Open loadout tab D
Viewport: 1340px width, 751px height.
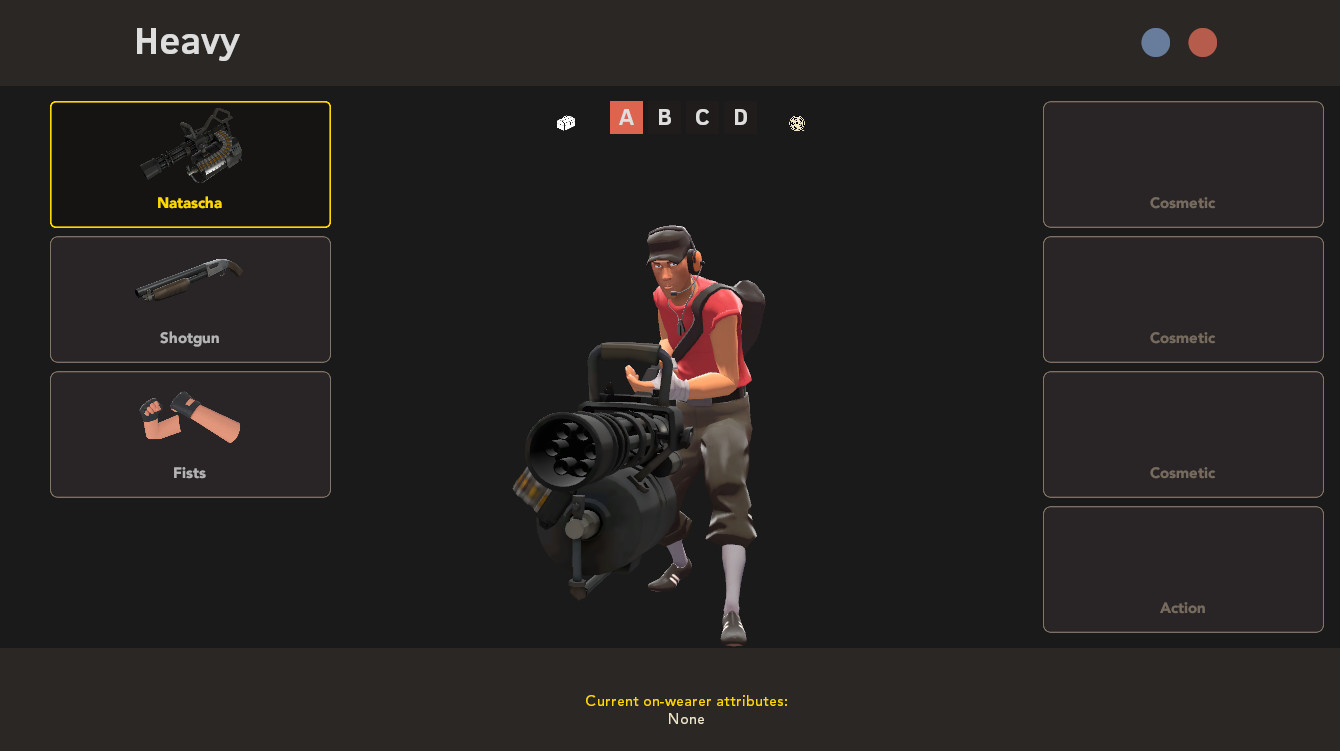tap(740, 117)
